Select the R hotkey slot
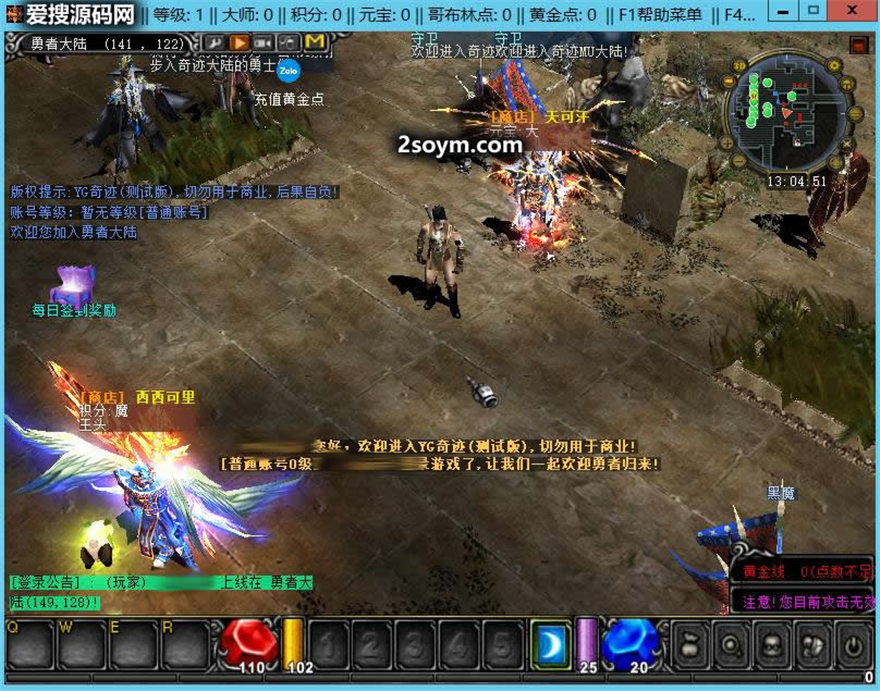Viewport: 880px width, 691px height. 185,644
